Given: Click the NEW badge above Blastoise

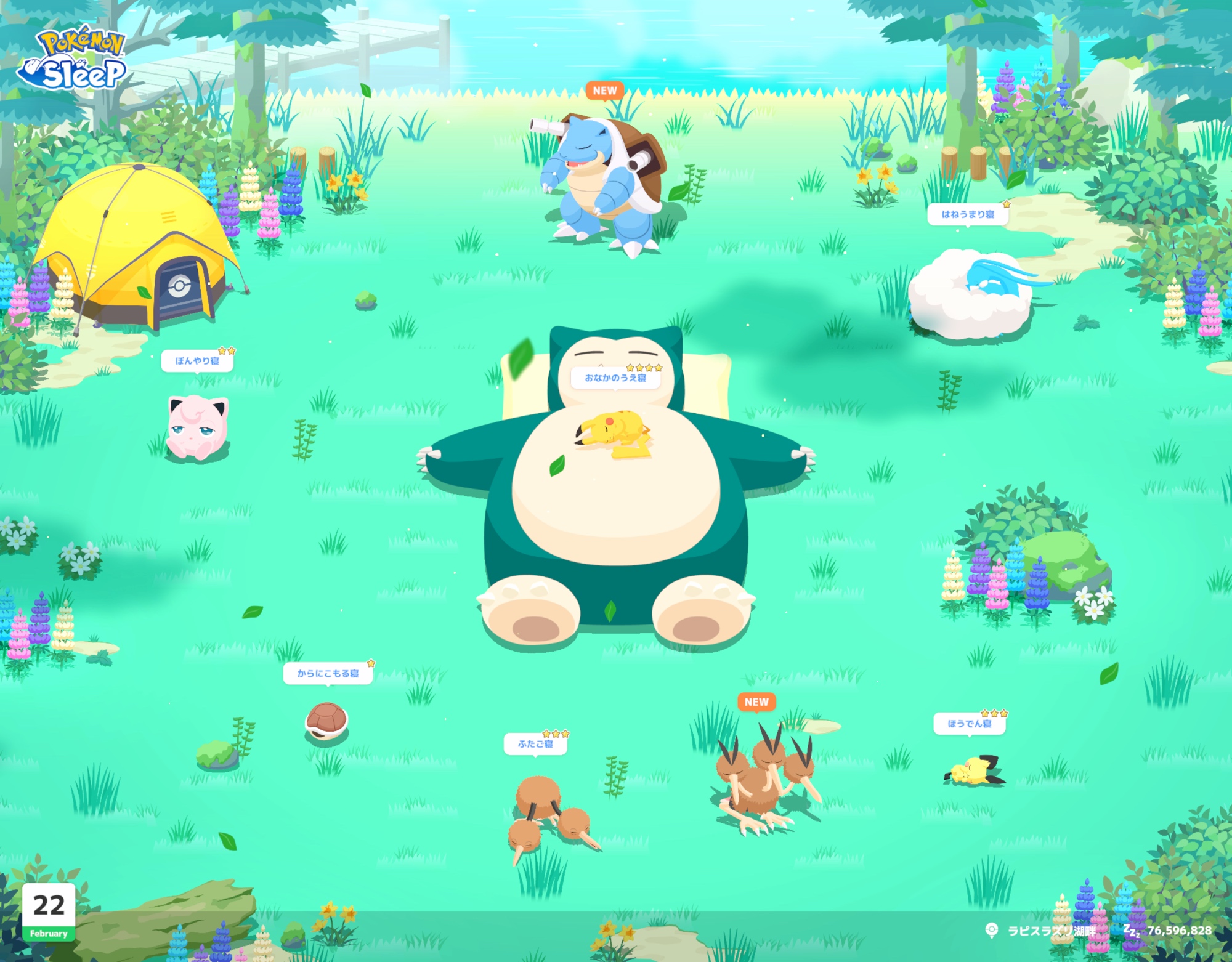Looking at the screenshot, I should point(605,91).
